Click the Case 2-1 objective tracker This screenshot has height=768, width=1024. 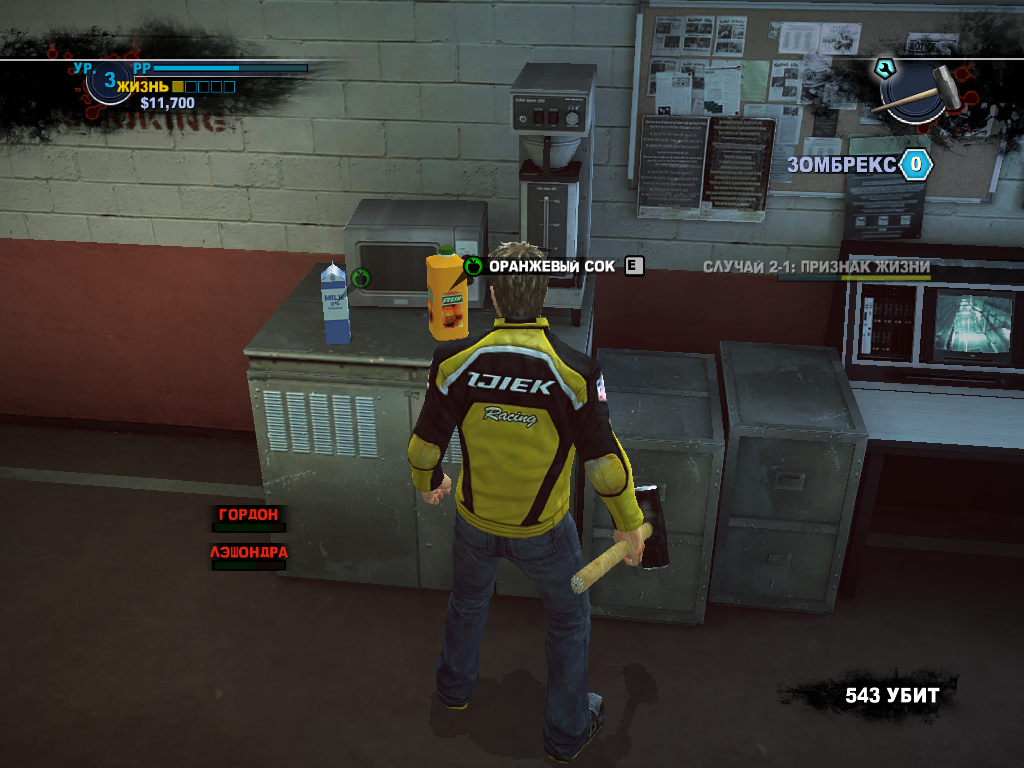coord(816,268)
